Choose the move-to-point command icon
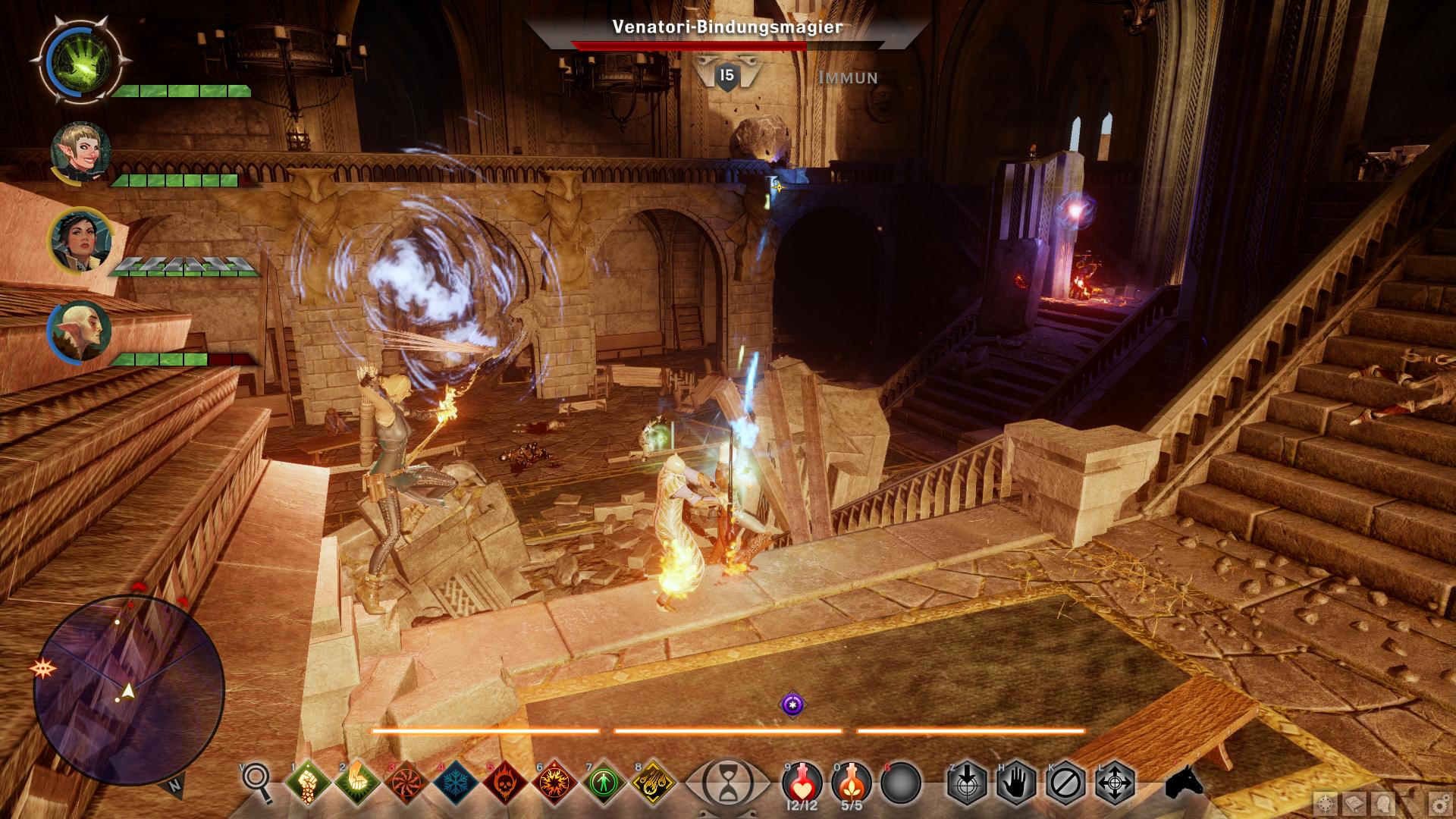This screenshot has width=1456, height=819. point(1116,783)
